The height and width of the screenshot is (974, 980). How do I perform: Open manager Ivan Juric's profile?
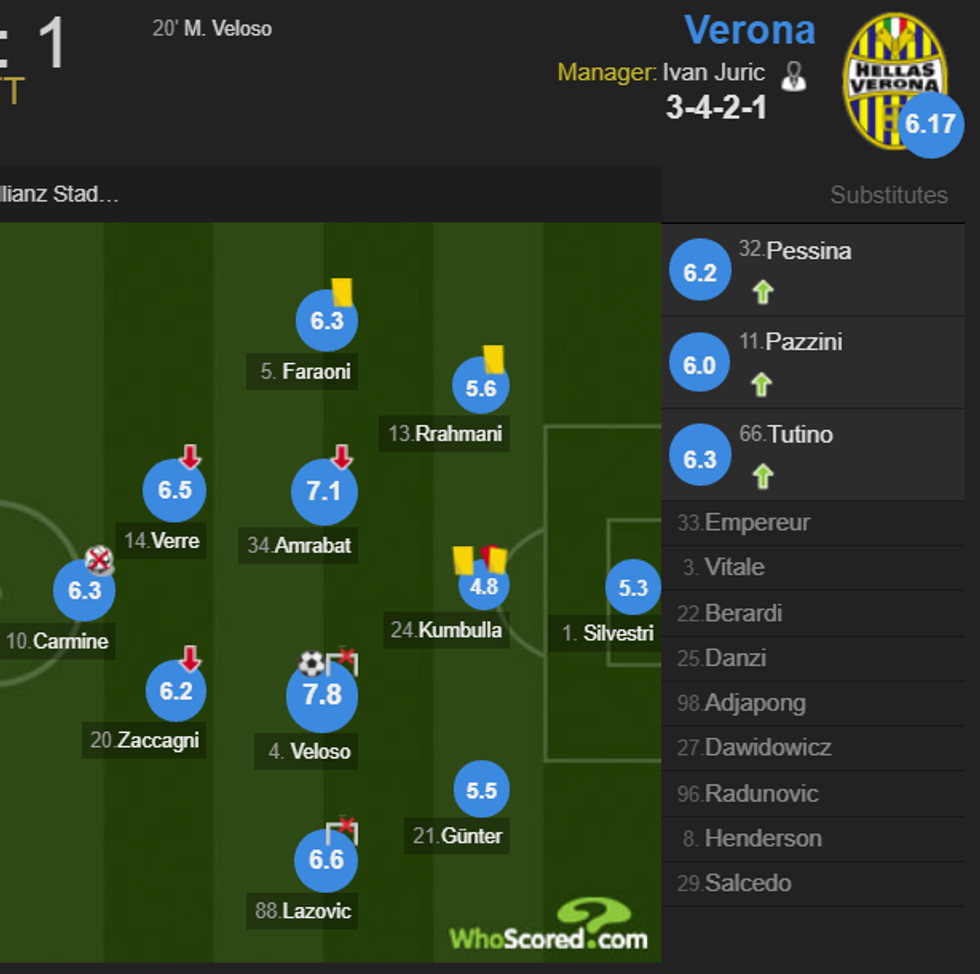coord(713,73)
